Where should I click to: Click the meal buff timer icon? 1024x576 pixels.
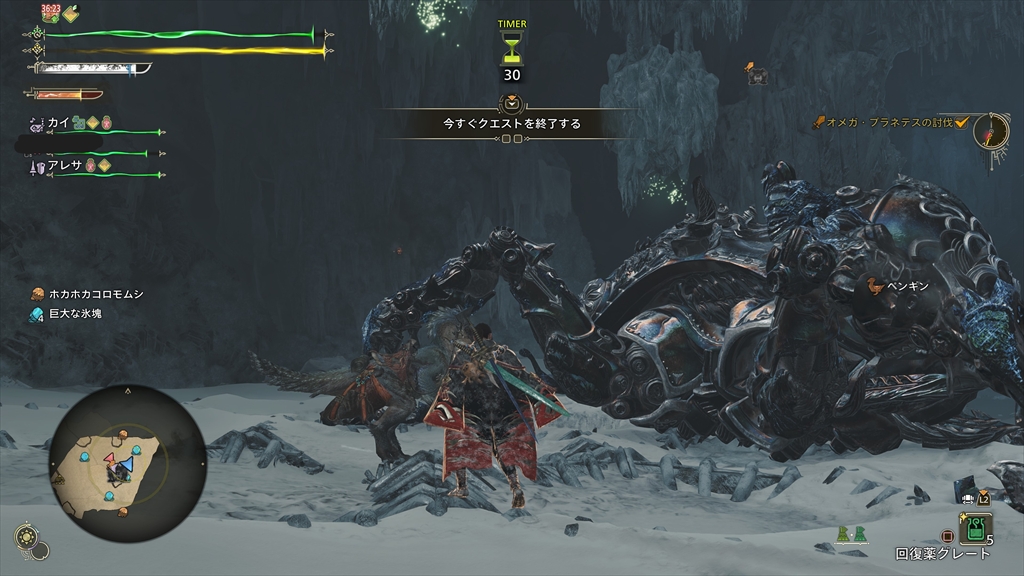click(50, 13)
